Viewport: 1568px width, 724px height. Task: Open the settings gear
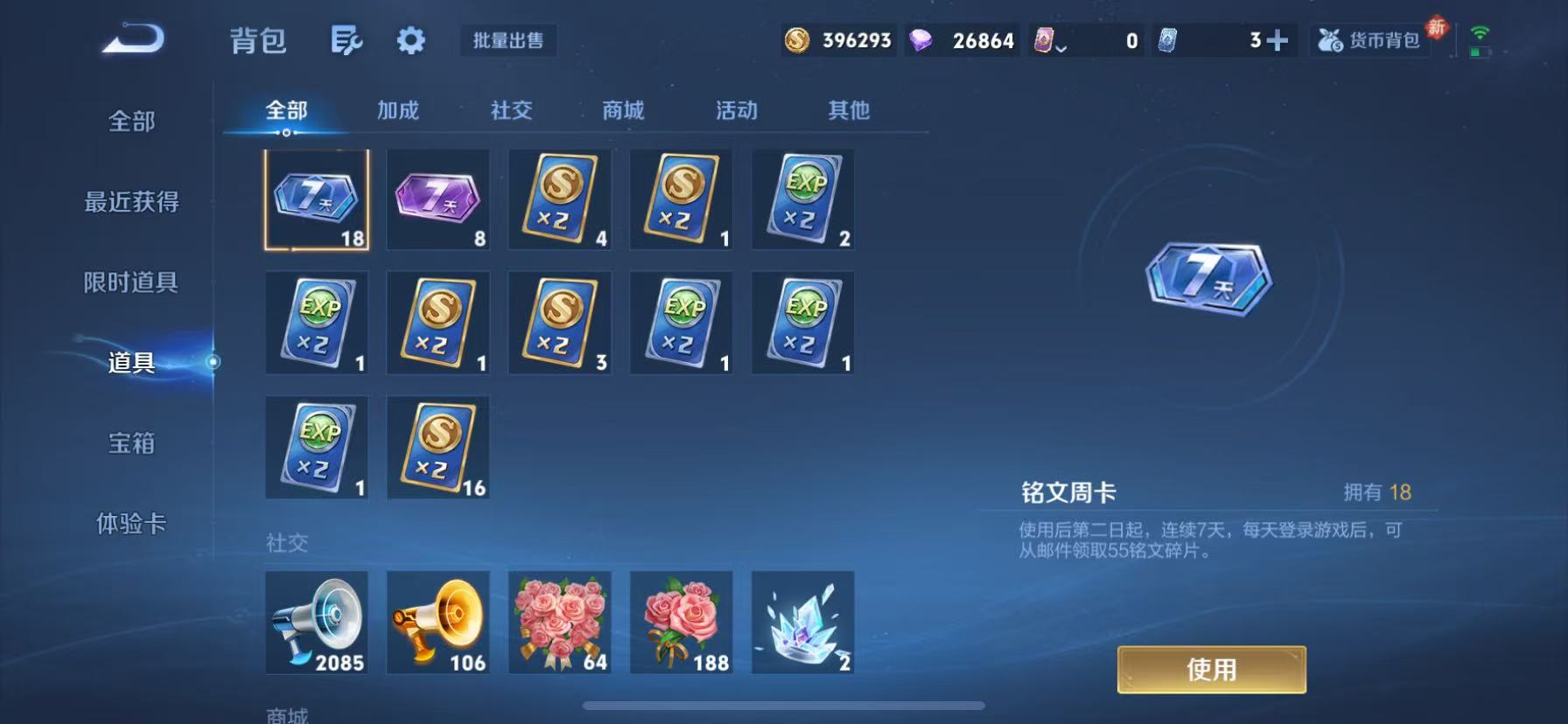tap(410, 40)
